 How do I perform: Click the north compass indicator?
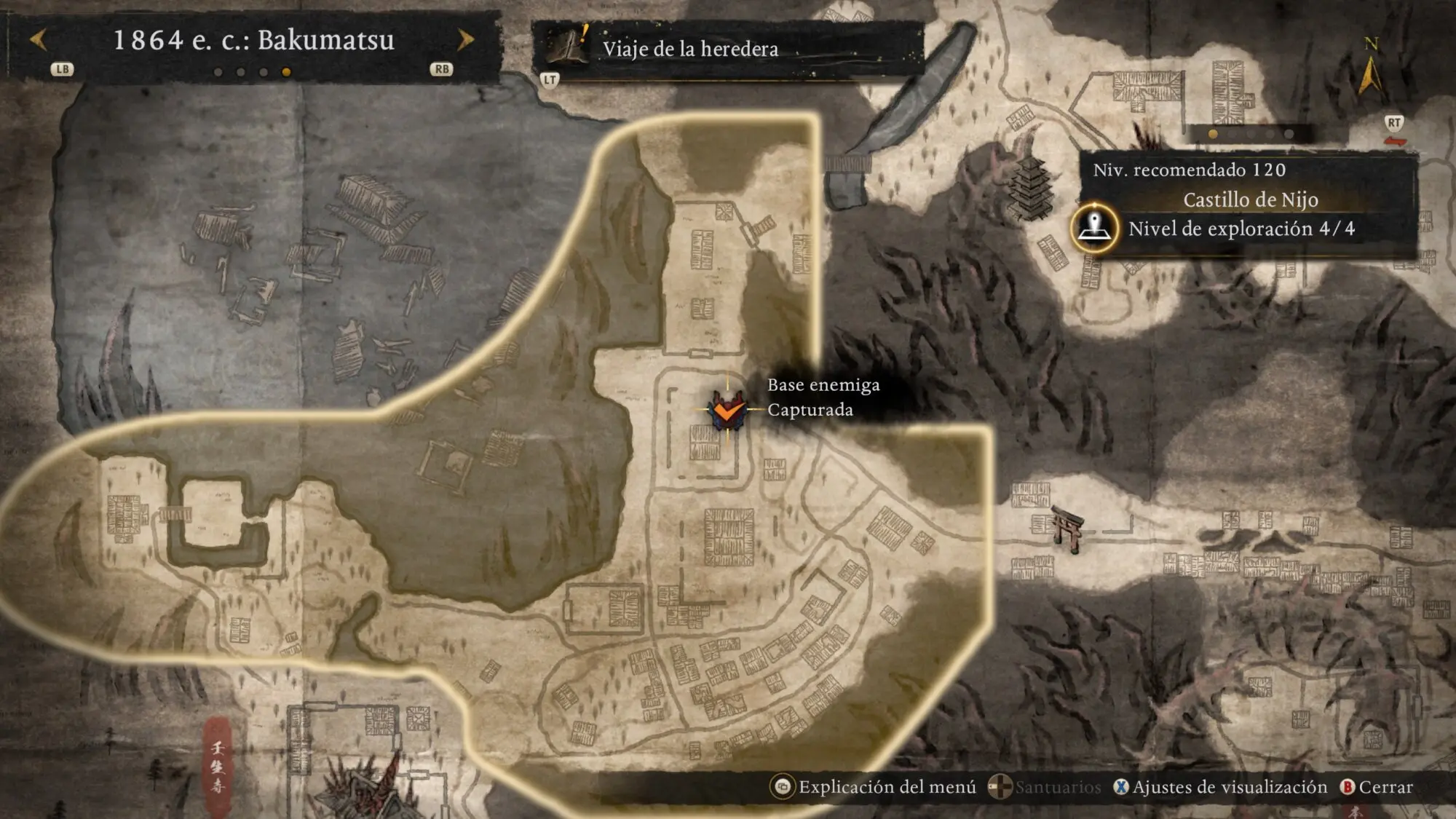[1370, 69]
